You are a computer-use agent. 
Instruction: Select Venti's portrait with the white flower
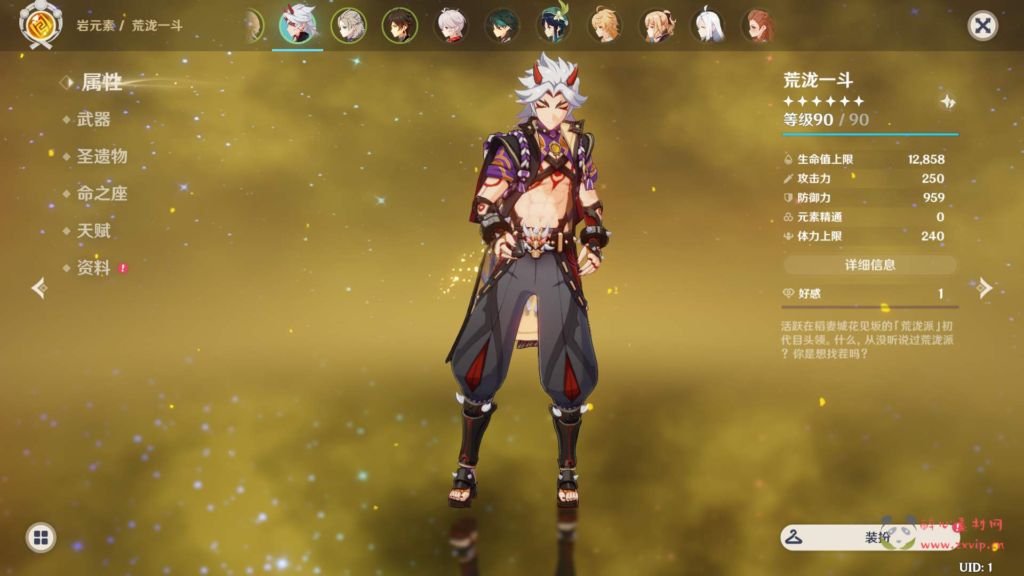point(553,26)
